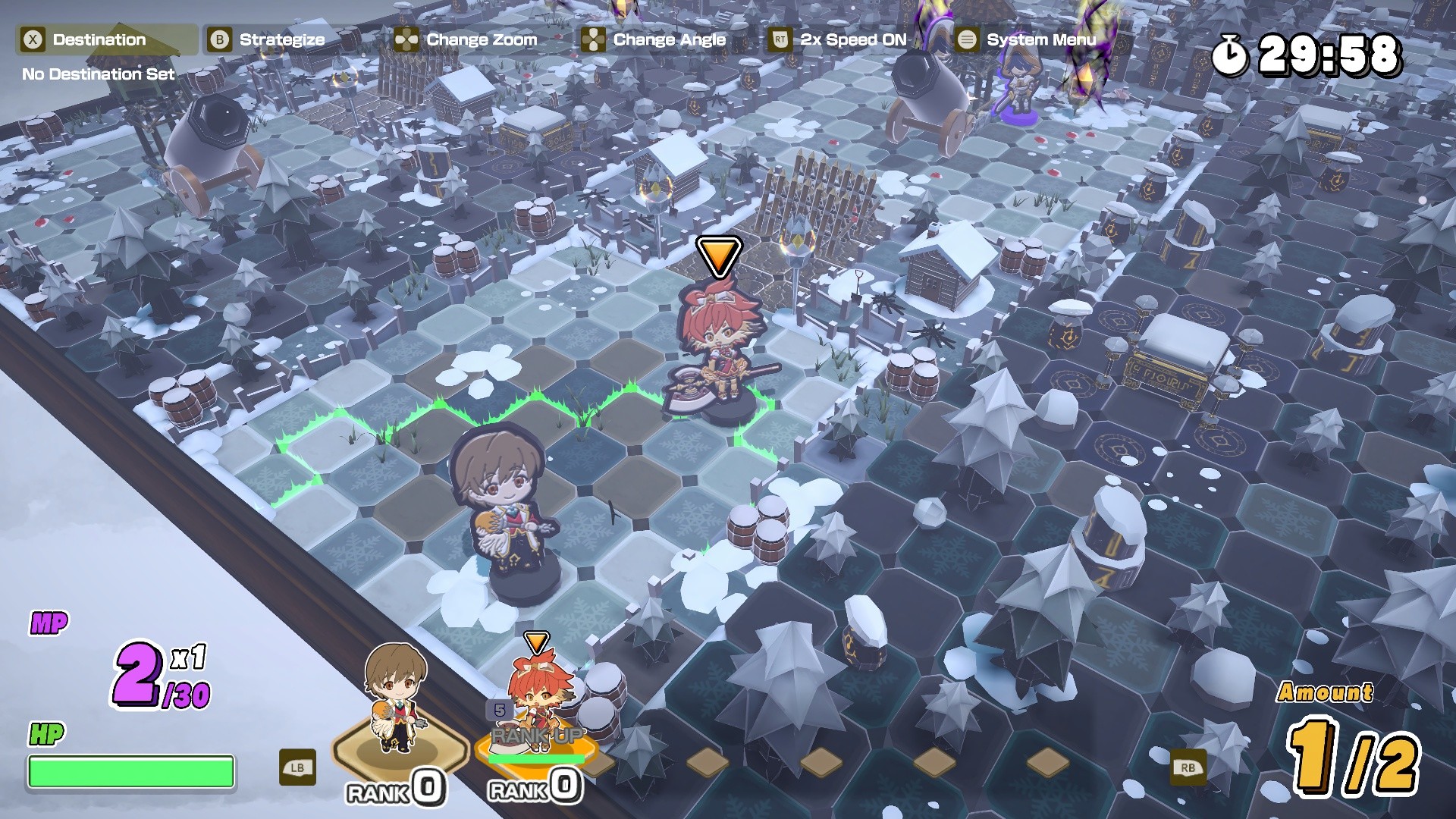Click the Change Angle d-pad icon

pyautogui.click(x=595, y=39)
